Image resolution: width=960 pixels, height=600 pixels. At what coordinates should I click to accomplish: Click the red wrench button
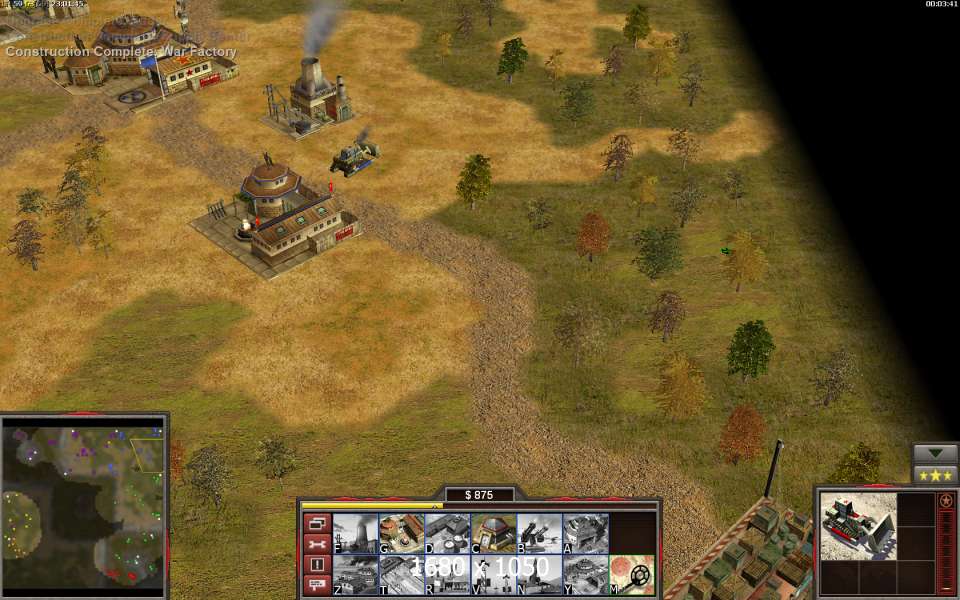[316, 544]
